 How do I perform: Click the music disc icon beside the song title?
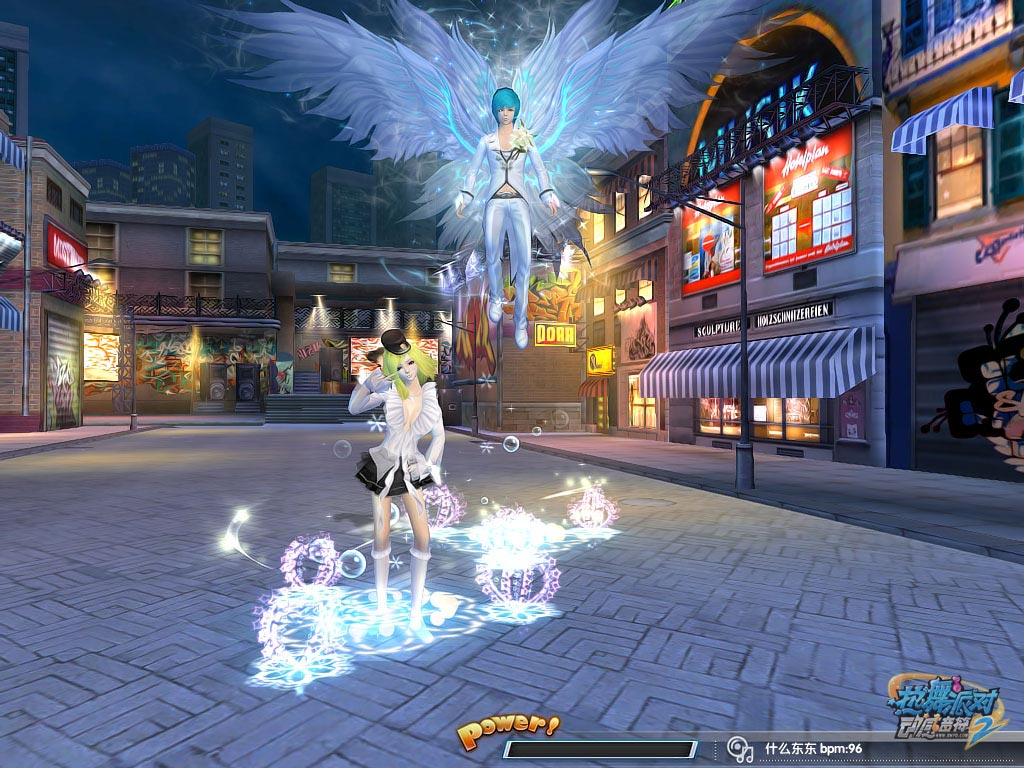[739, 748]
